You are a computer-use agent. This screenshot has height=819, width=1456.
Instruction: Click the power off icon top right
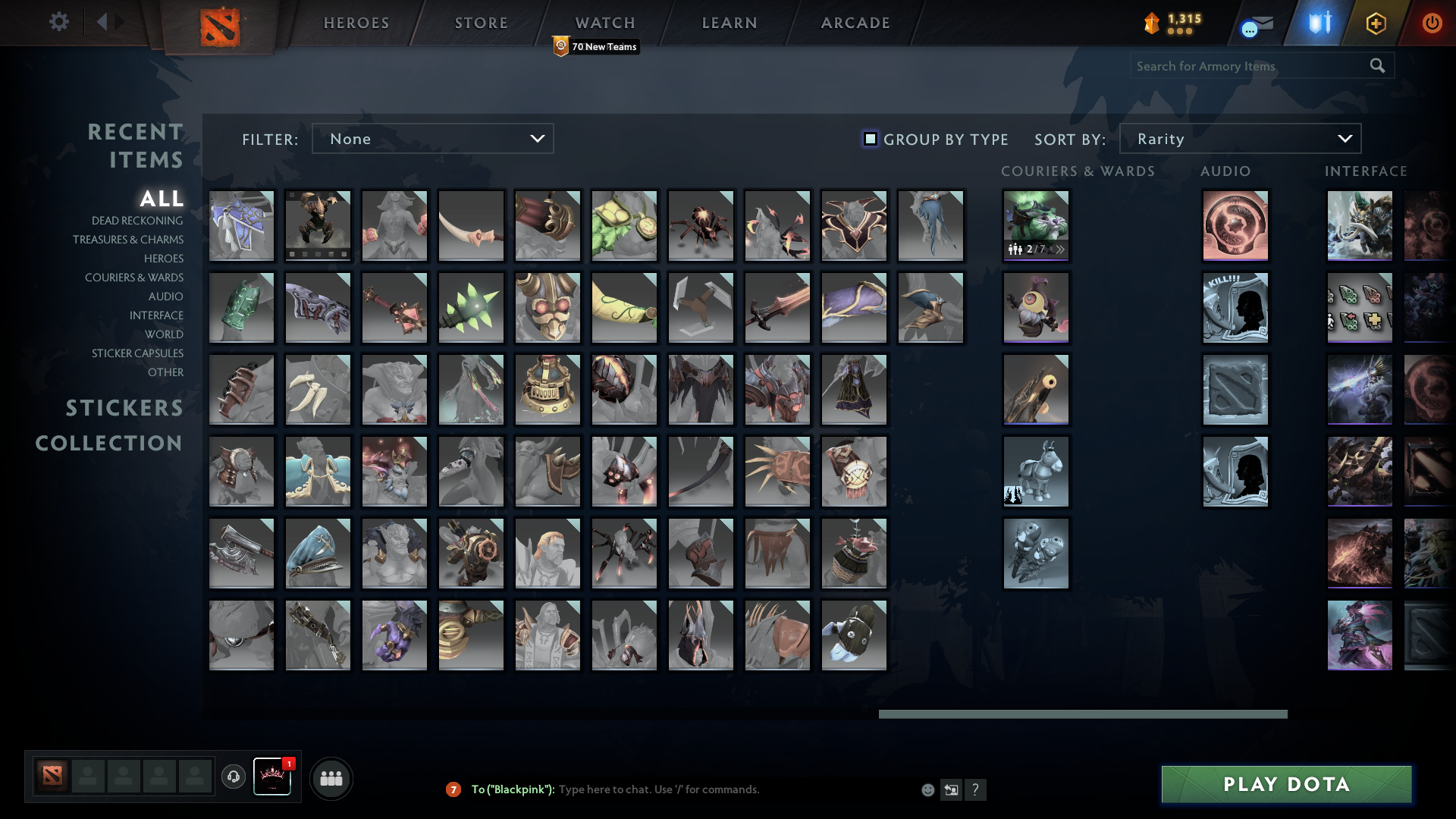pos(1432,23)
